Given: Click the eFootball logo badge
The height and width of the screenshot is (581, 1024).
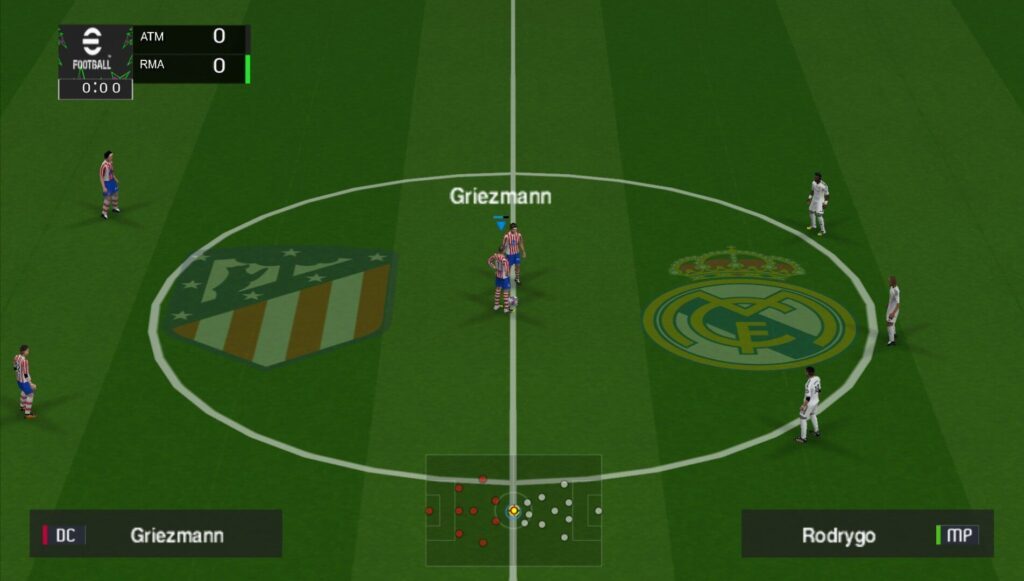Looking at the screenshot, I should point(94,51).
